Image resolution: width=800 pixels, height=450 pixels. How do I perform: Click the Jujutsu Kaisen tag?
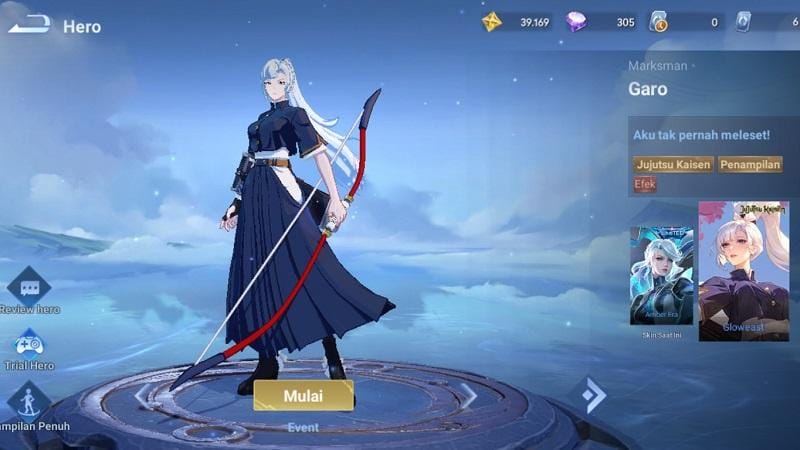pos(673,164)
